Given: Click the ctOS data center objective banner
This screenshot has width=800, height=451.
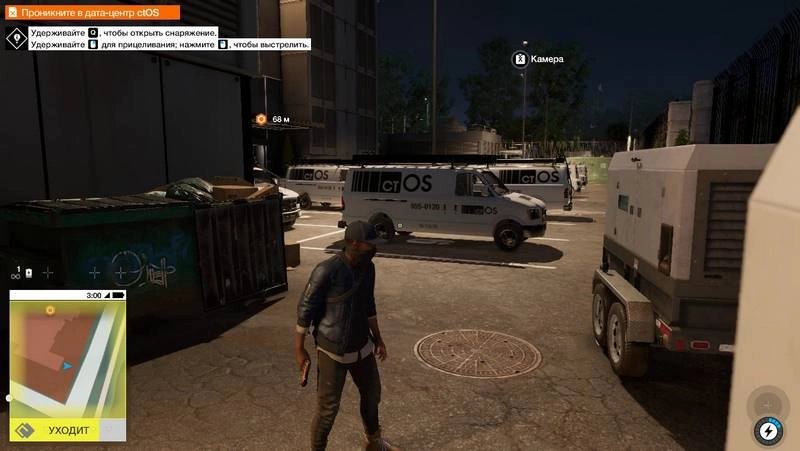Looking at the screenshot, I should pyautogui.click(x=90, y=13).
